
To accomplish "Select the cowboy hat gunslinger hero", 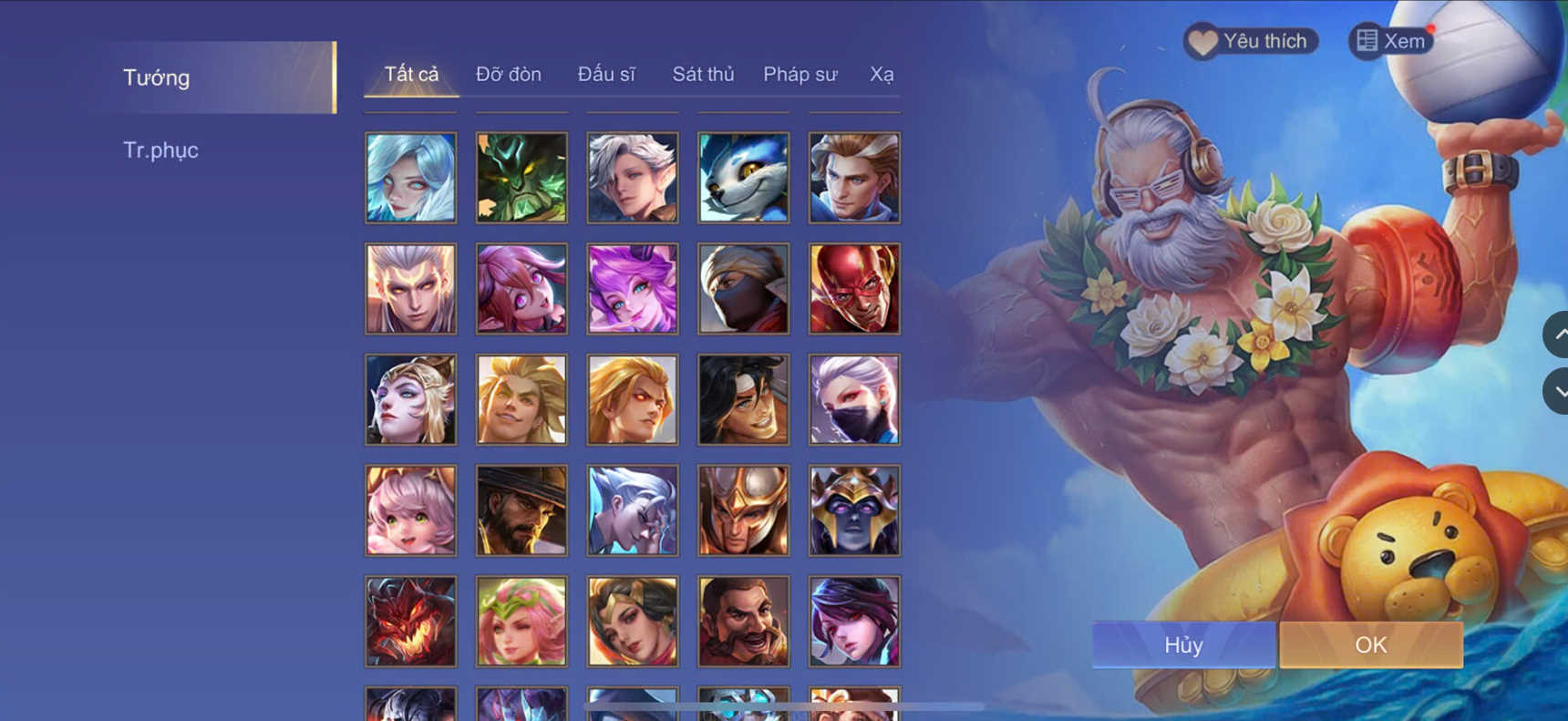I will tap(521, 510).
